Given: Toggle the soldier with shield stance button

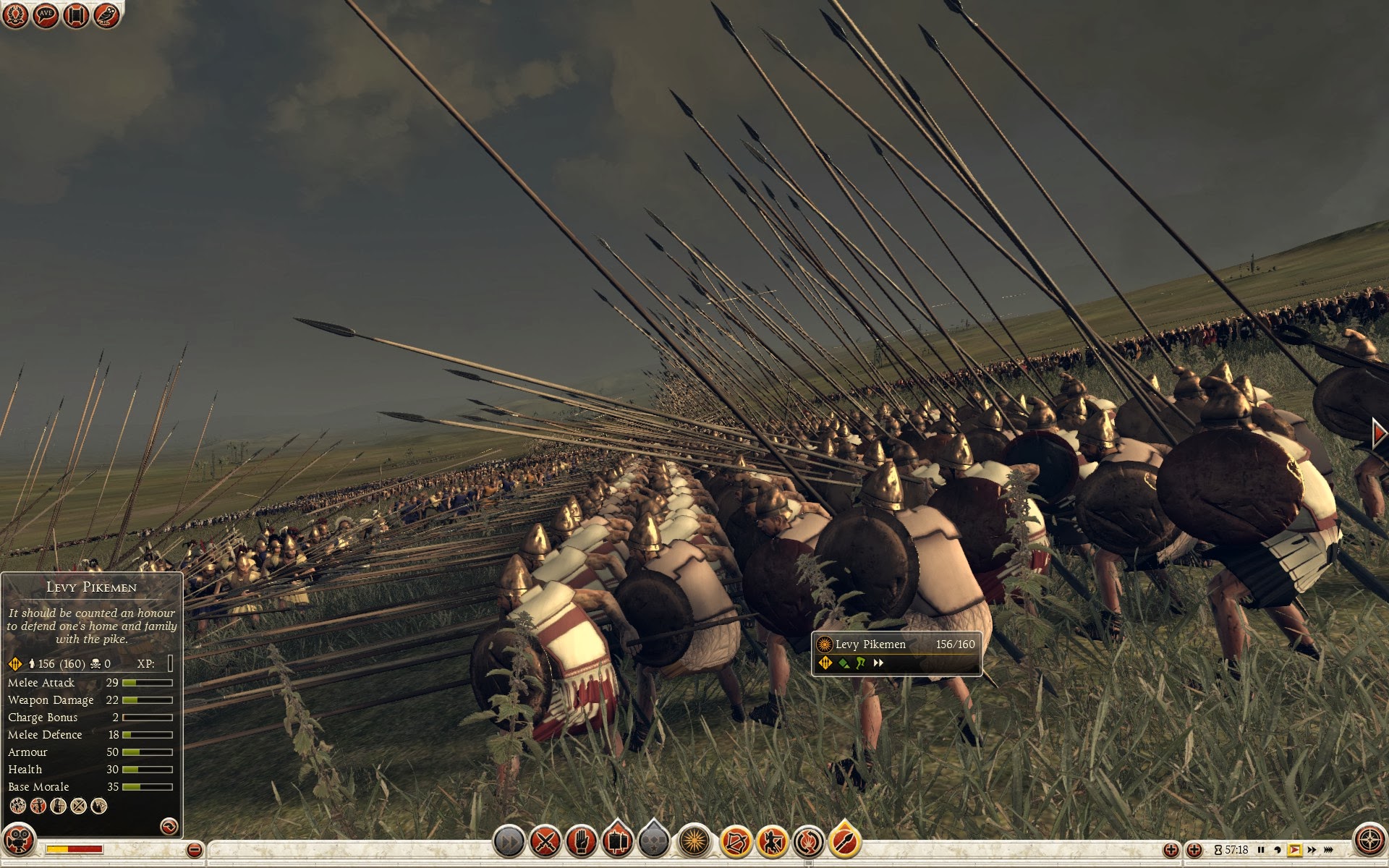Looking at the screenshot, I should [773, 842].
